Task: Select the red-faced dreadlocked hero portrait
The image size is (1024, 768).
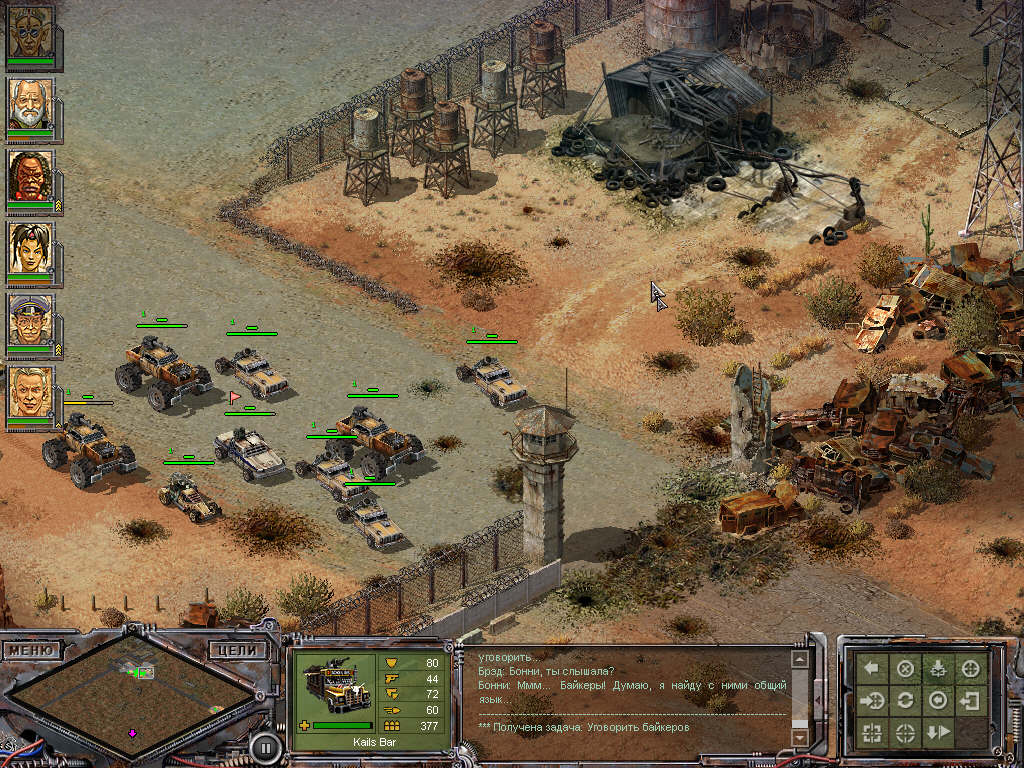Action: 30,176
